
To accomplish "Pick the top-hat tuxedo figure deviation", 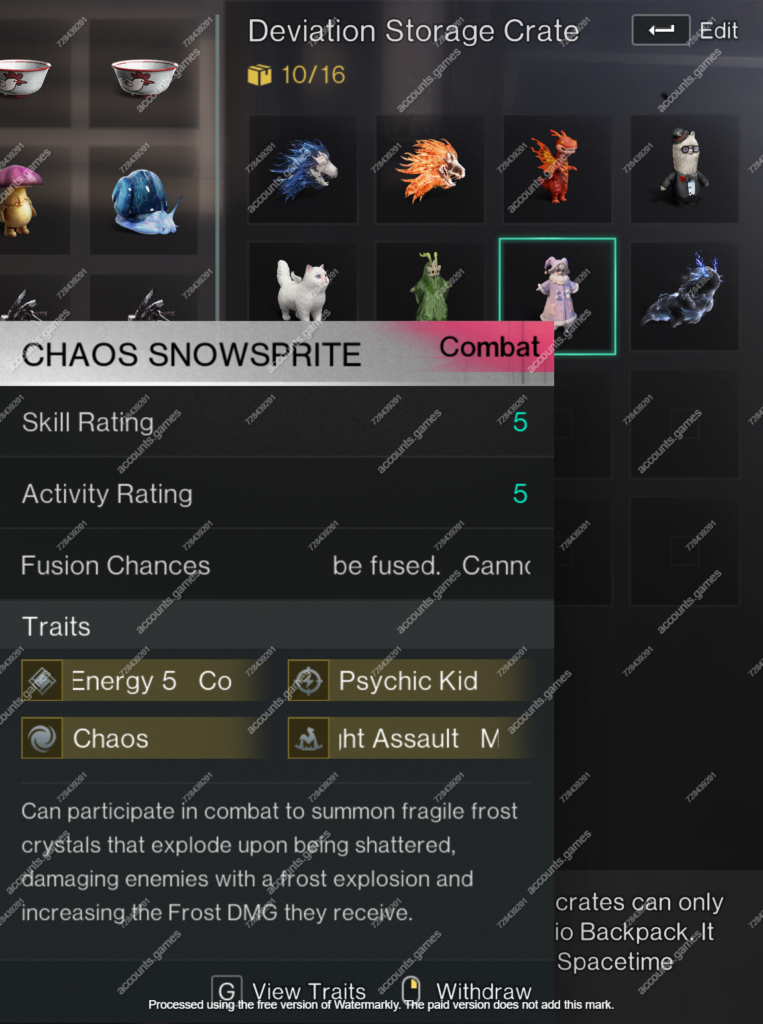I will pyautogui.click(x=684, y=168).
